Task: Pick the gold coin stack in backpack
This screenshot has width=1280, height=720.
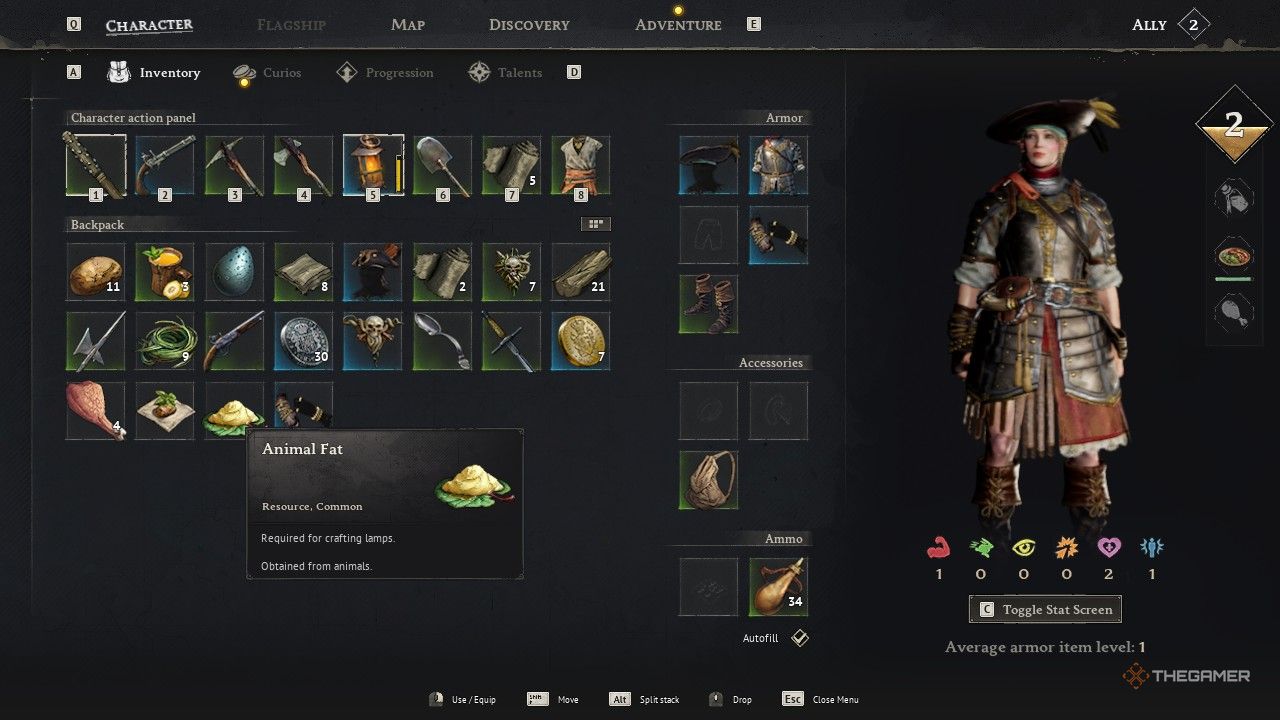Action: click(581, 341)
